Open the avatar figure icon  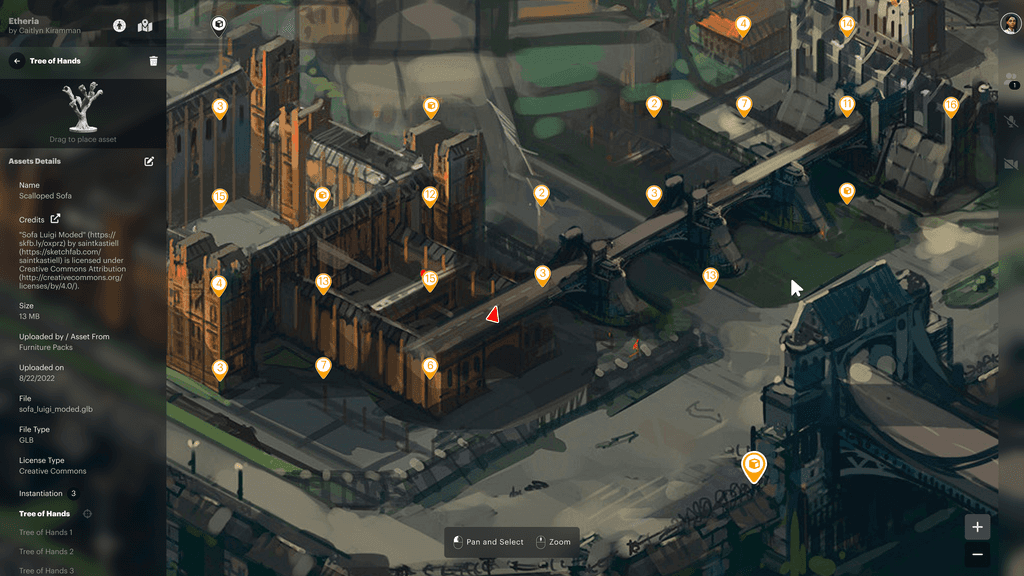(x=120, y=25)
